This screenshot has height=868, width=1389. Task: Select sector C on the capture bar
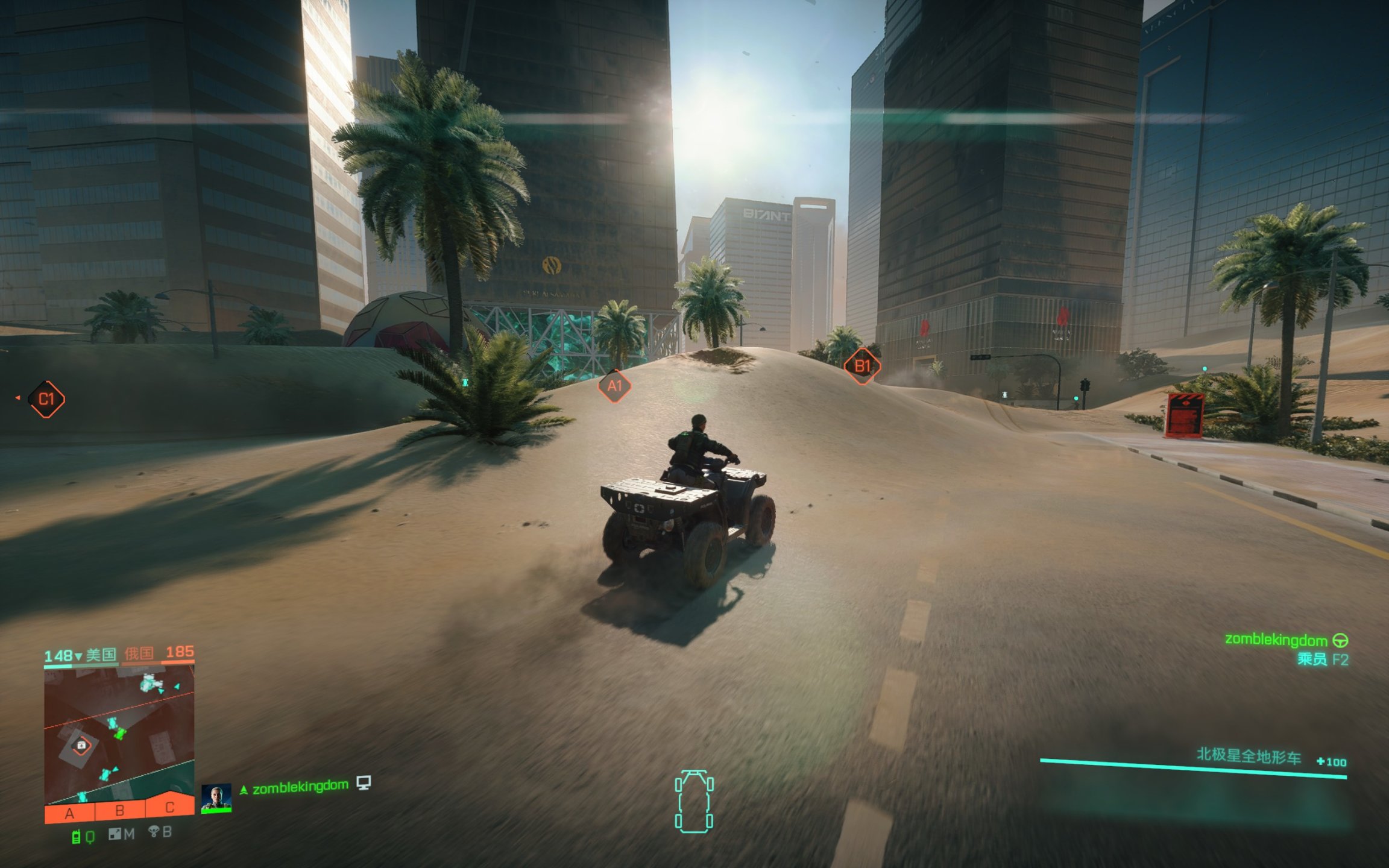170,807
